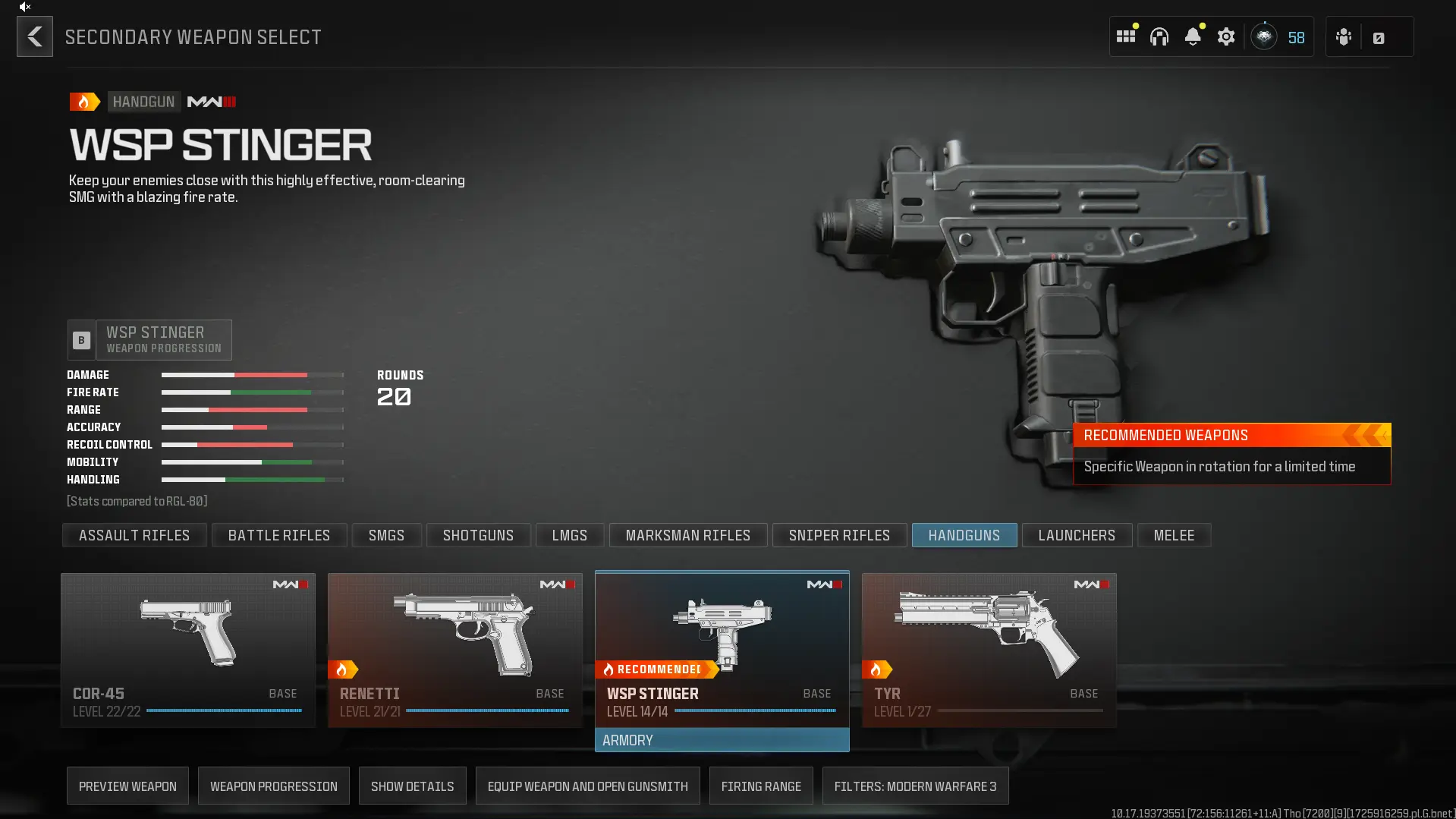The width and height of the screenshot is (1456, 819).
Task: Click the TYR level progress bar
Action: pyautogui.click(x=1020, y=710)
